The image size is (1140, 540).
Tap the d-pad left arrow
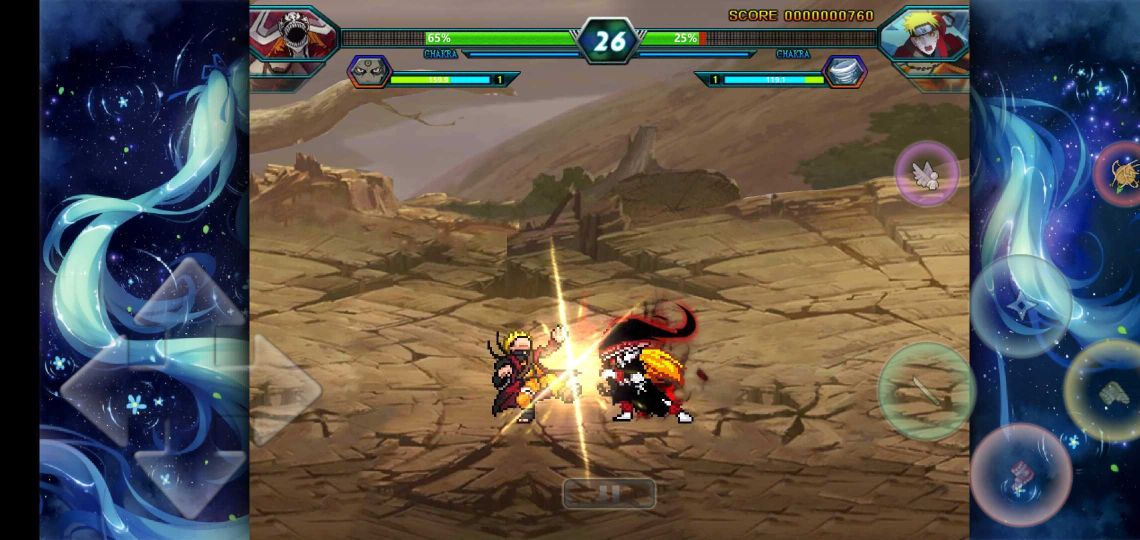coord(98,388)
